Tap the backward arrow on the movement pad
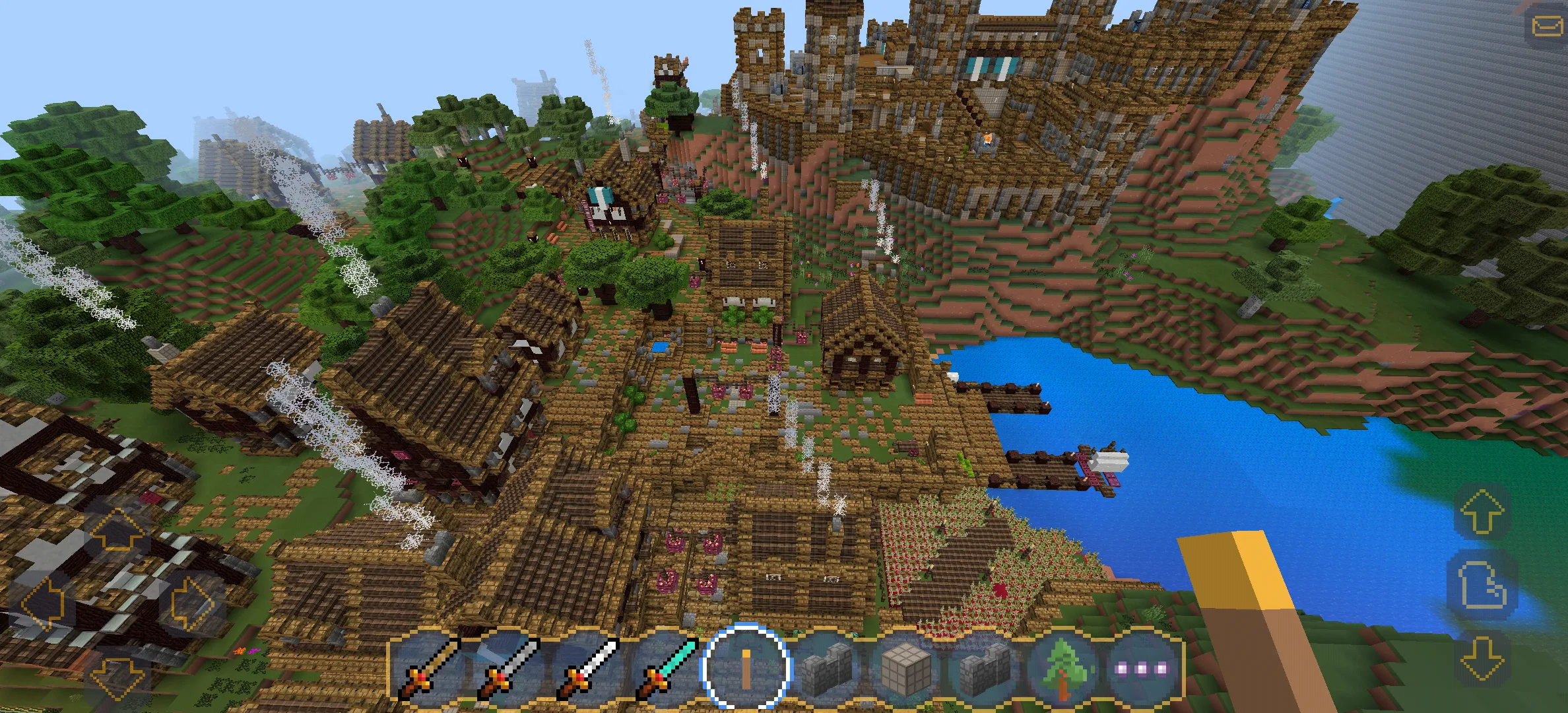1568x713 pixels. click(x=117, y=681)
